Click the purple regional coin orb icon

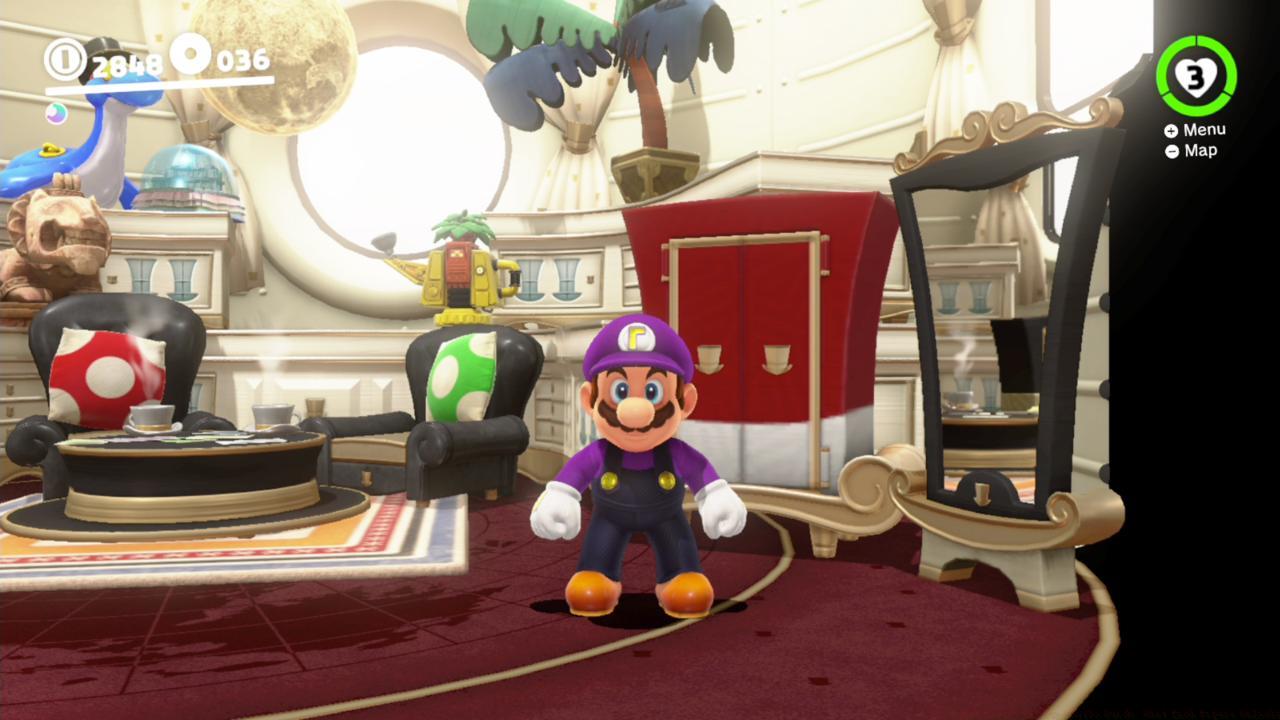click(55, 114)
